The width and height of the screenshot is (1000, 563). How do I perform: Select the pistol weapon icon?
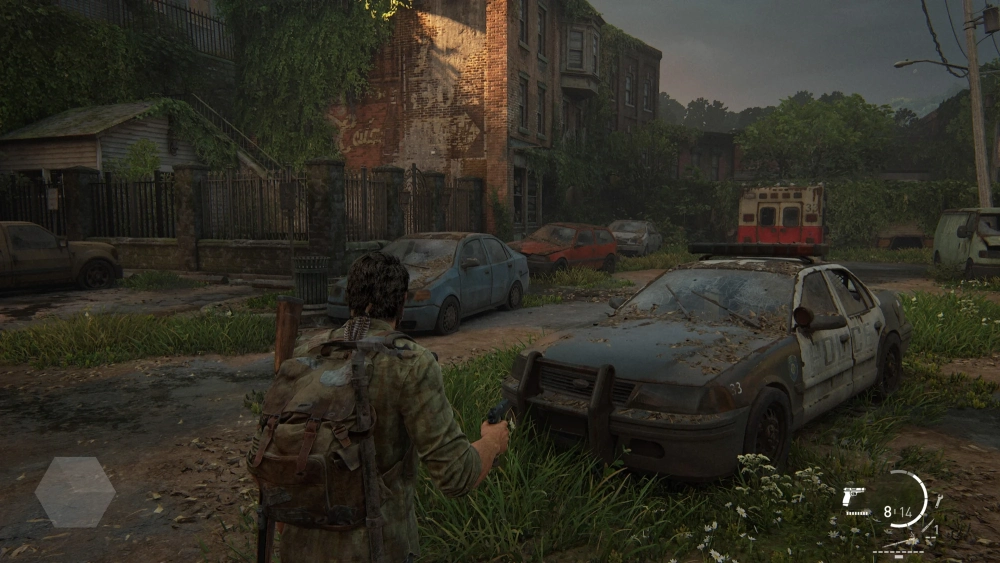(853, 496)
